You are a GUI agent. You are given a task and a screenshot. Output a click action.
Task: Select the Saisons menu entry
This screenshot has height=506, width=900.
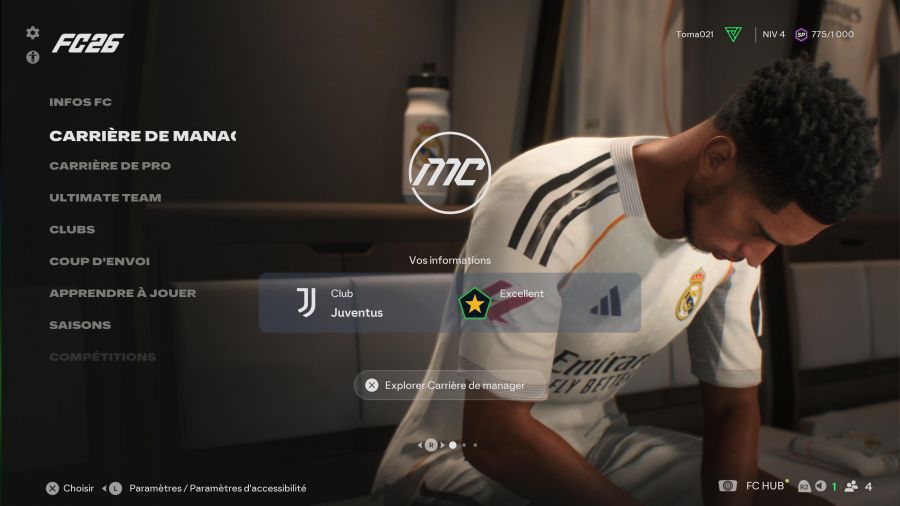click(x=80, y=325)
